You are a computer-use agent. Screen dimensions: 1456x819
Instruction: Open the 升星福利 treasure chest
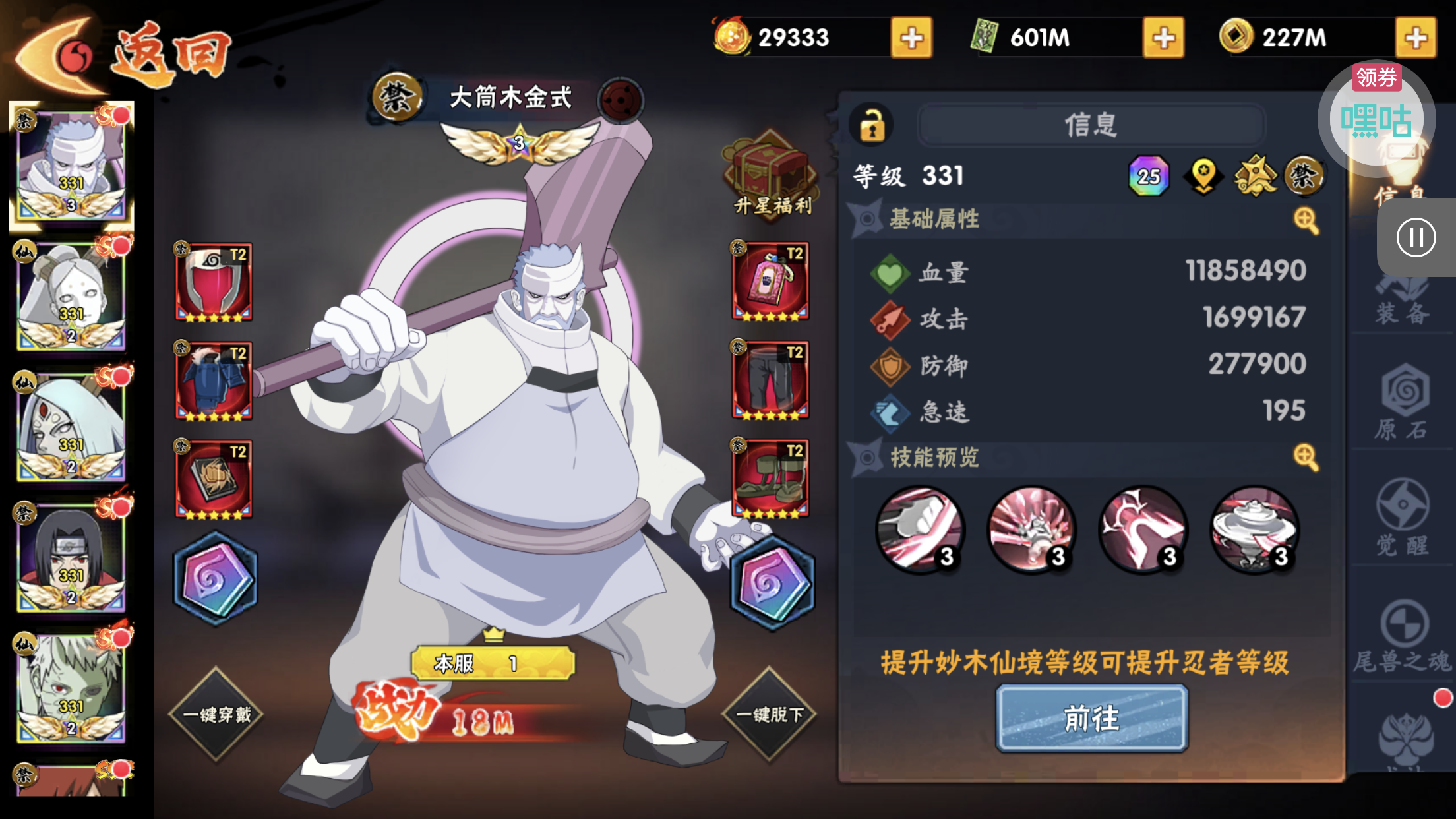[772, 173]
